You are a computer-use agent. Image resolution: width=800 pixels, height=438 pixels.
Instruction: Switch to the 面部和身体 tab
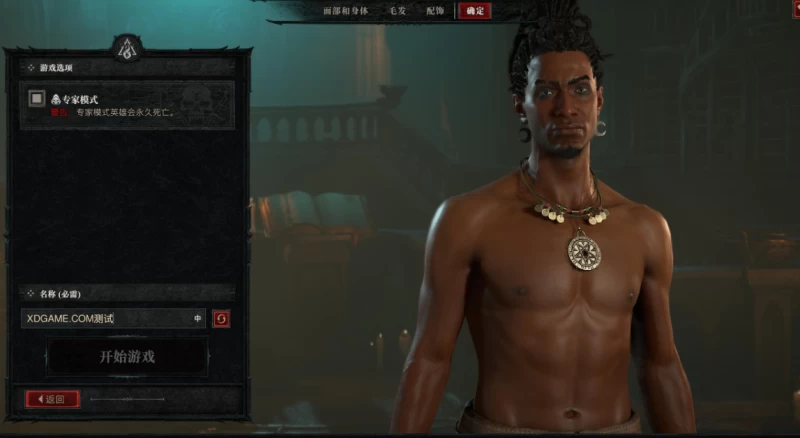pos(347,11)
